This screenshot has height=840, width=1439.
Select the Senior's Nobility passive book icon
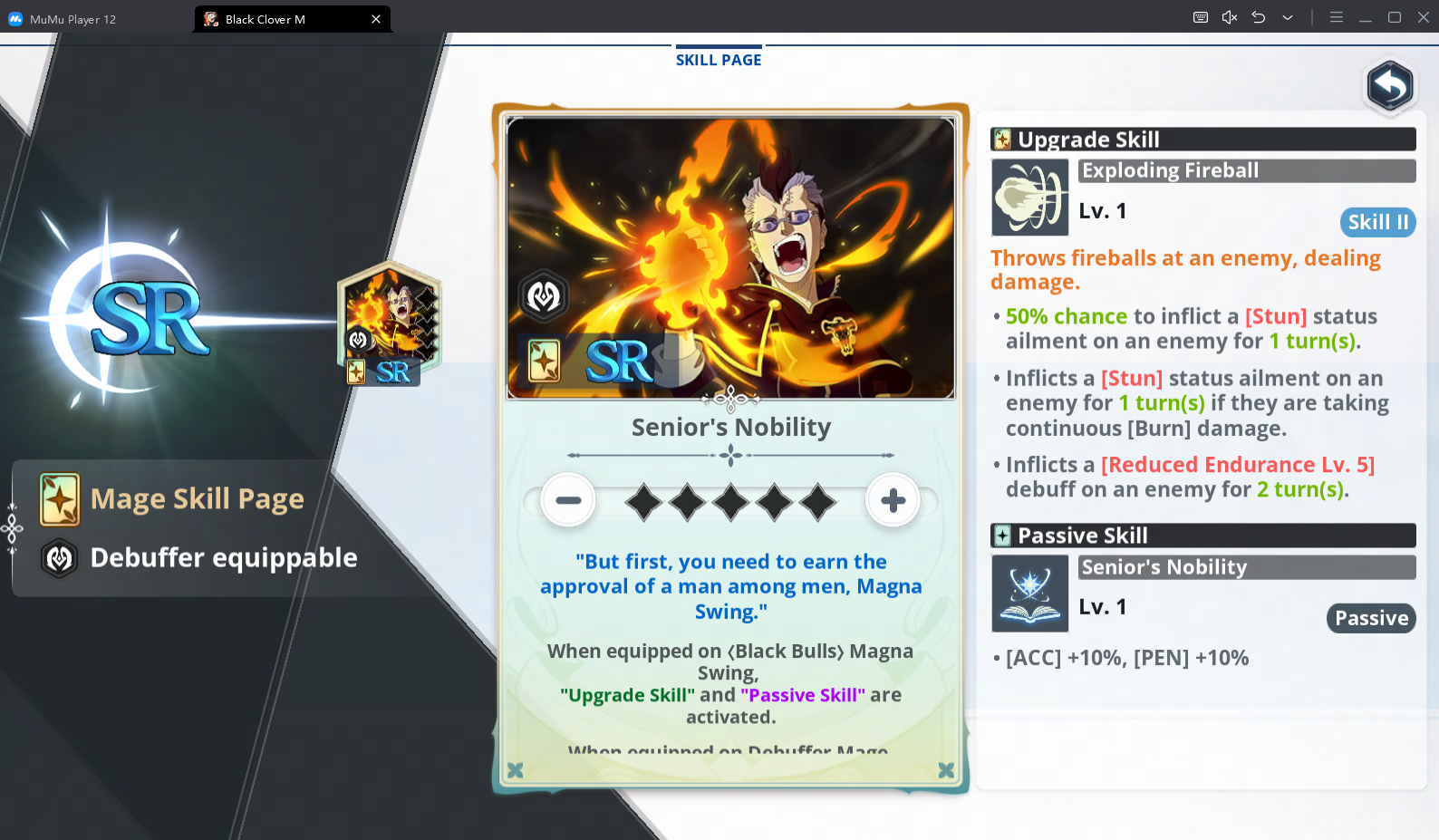[x=1029, y=594]
